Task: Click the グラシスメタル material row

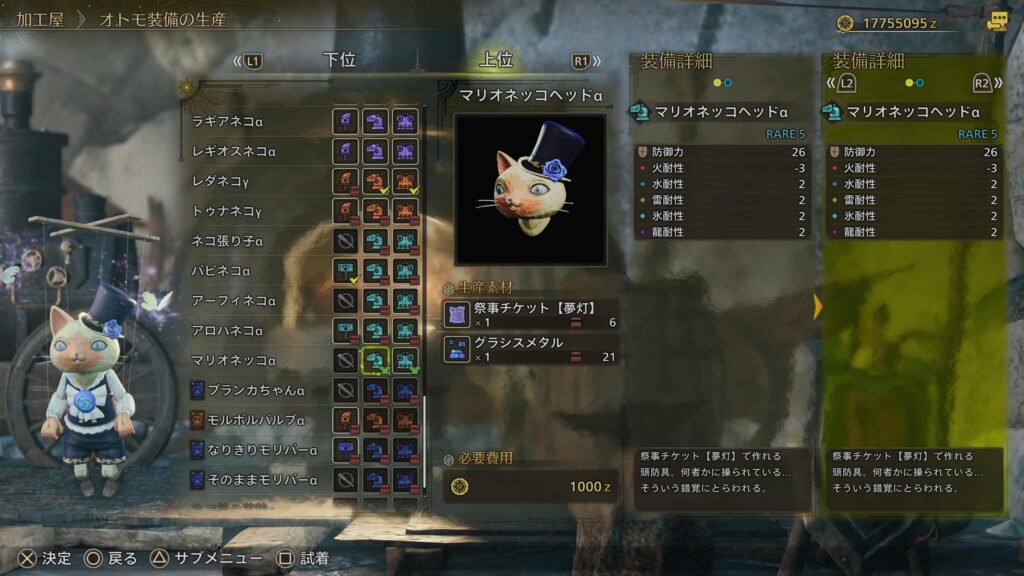Action: point(531,348)
